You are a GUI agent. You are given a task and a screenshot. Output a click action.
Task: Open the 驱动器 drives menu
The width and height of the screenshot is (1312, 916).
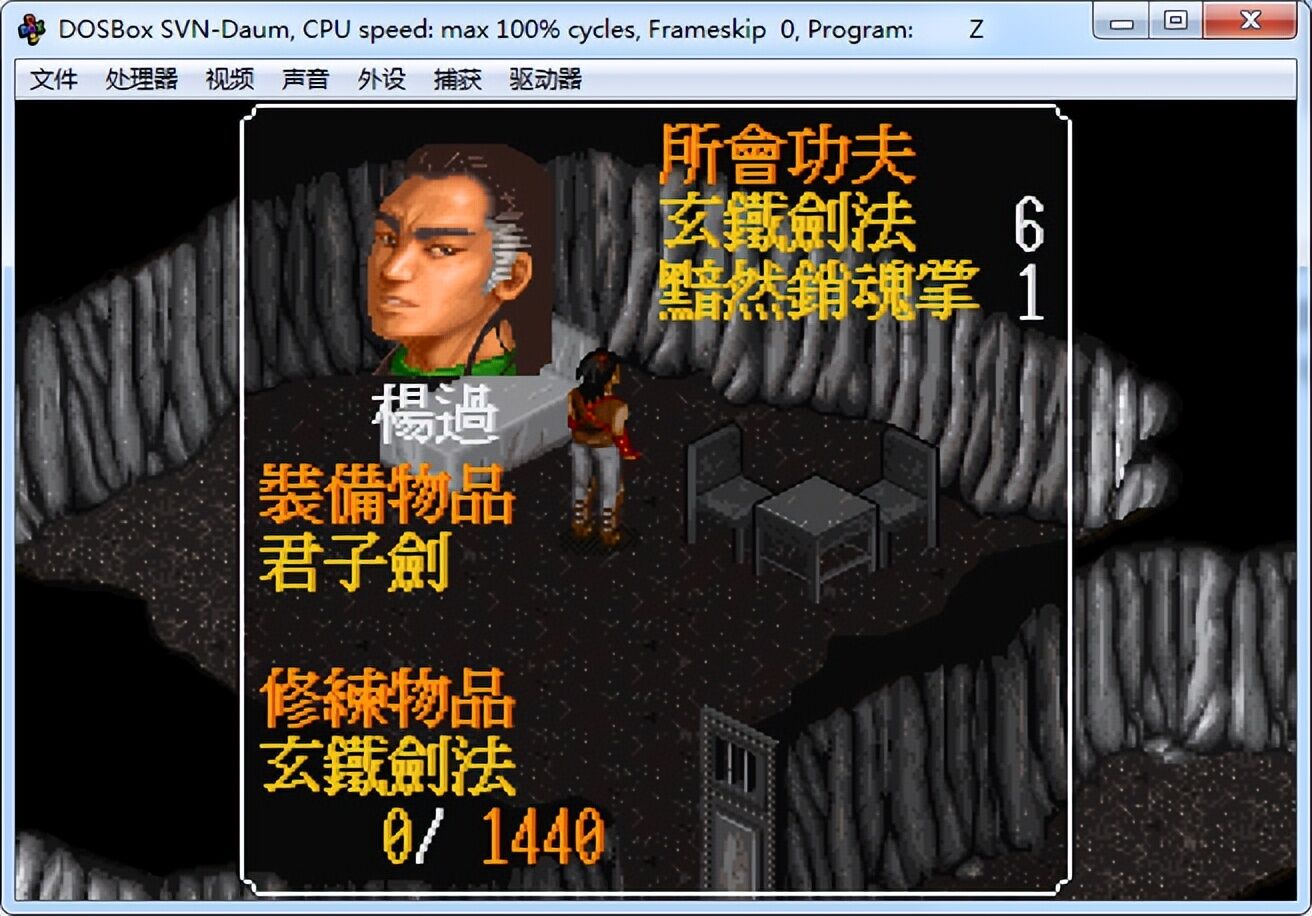point(546,79)
